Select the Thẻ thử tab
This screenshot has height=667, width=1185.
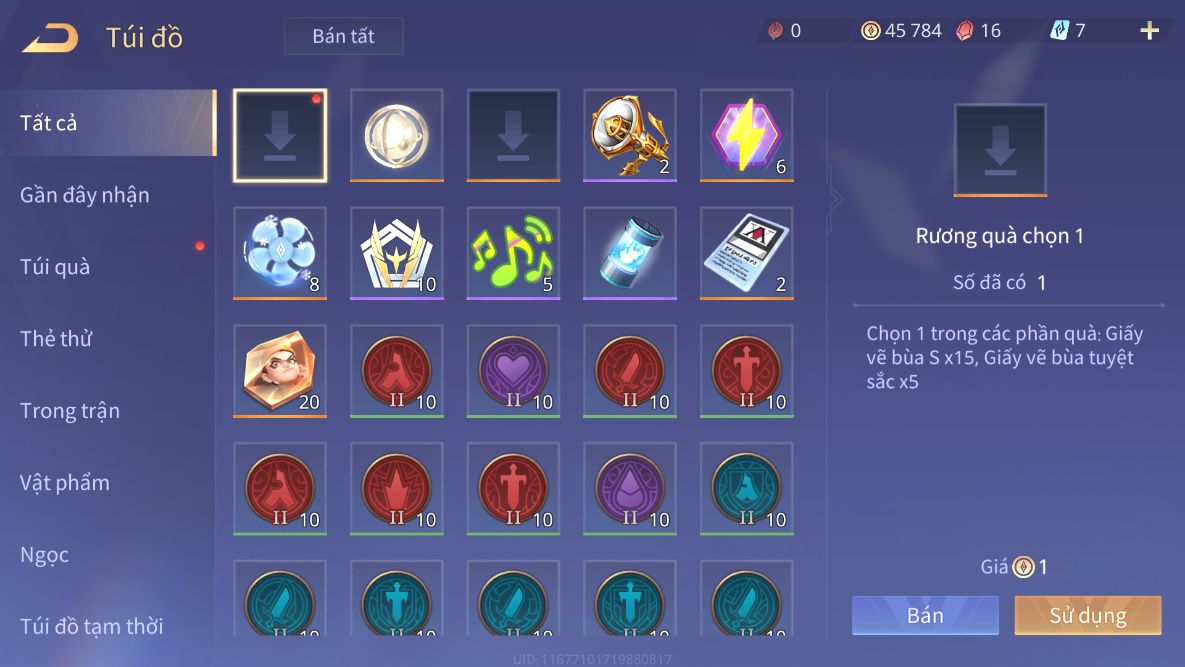(56, 339)
